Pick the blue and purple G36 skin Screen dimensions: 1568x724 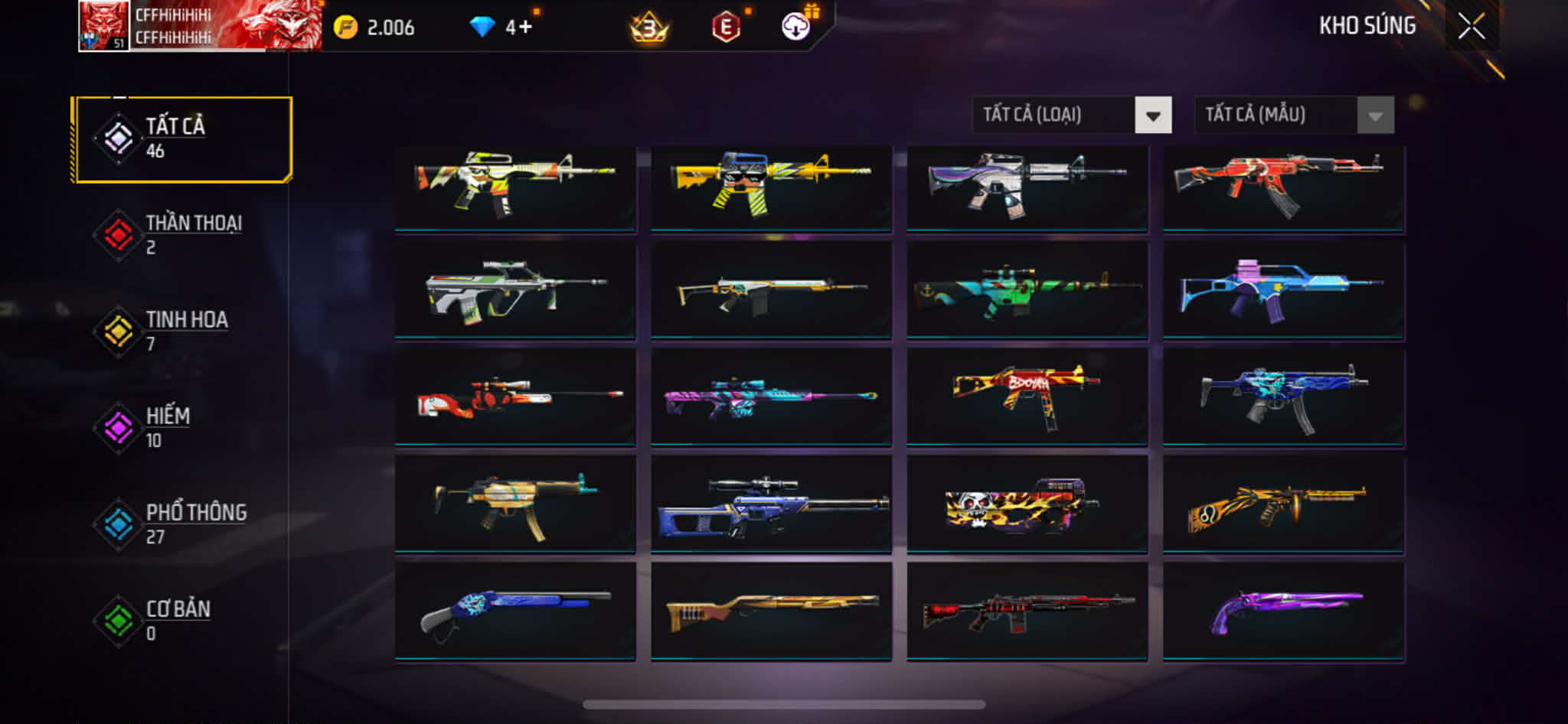pos(1282,291)
